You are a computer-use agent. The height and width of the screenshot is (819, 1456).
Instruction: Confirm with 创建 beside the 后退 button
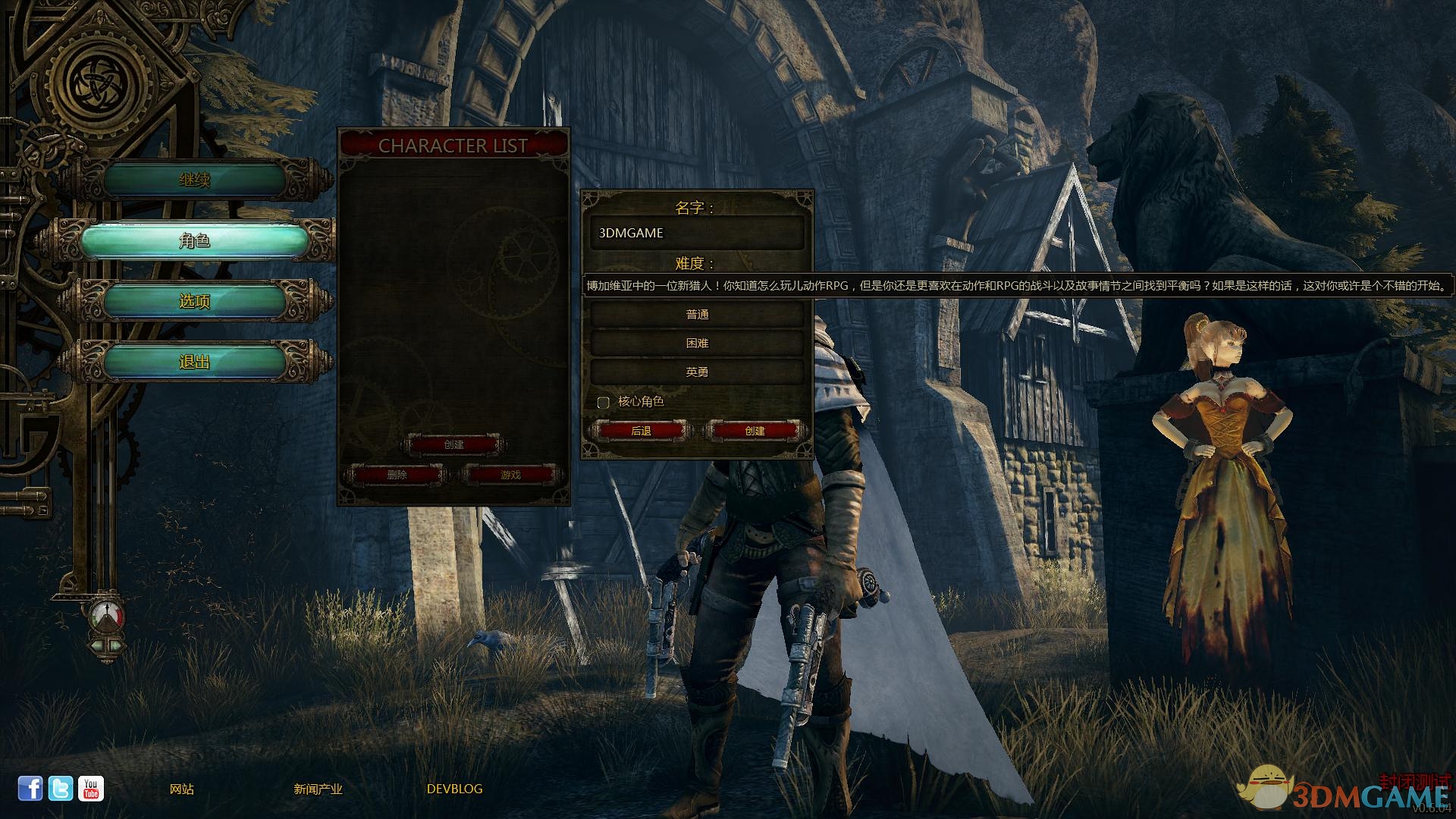pos(755,431)
